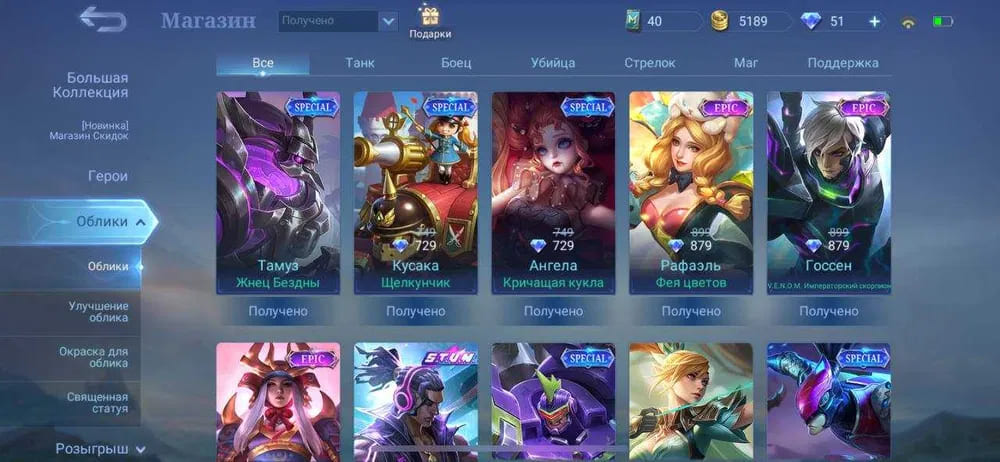The height and width of the screenshot is (462, 1000).
Task: Go back with the arrow button
Action: coord(103,19)
